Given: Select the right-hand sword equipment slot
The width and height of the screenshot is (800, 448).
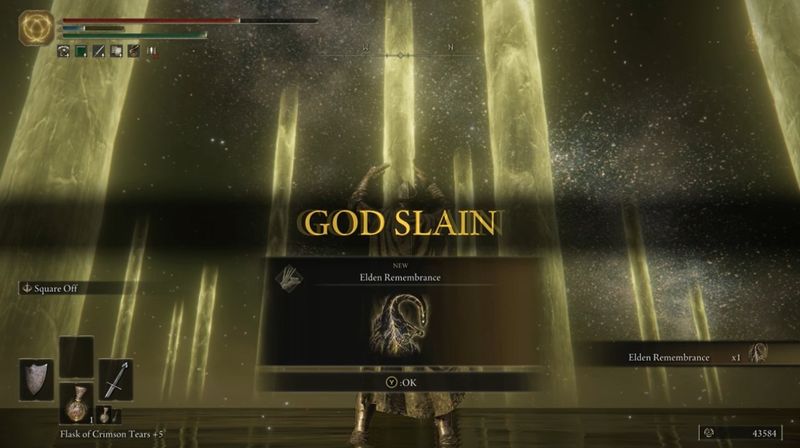Looking at the screenshot, I should tap(115, 380).
